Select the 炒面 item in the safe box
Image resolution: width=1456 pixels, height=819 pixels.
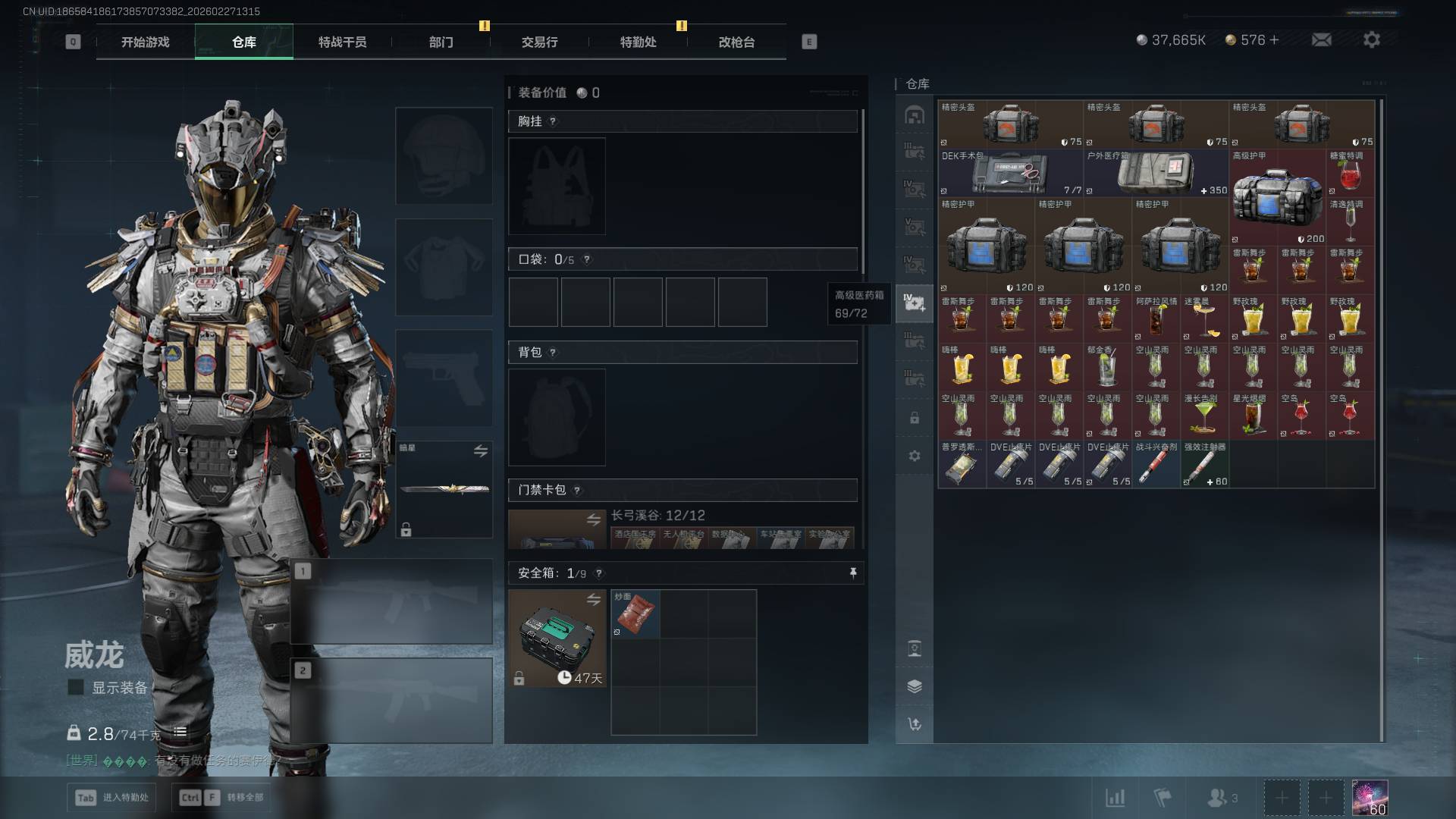635,613
